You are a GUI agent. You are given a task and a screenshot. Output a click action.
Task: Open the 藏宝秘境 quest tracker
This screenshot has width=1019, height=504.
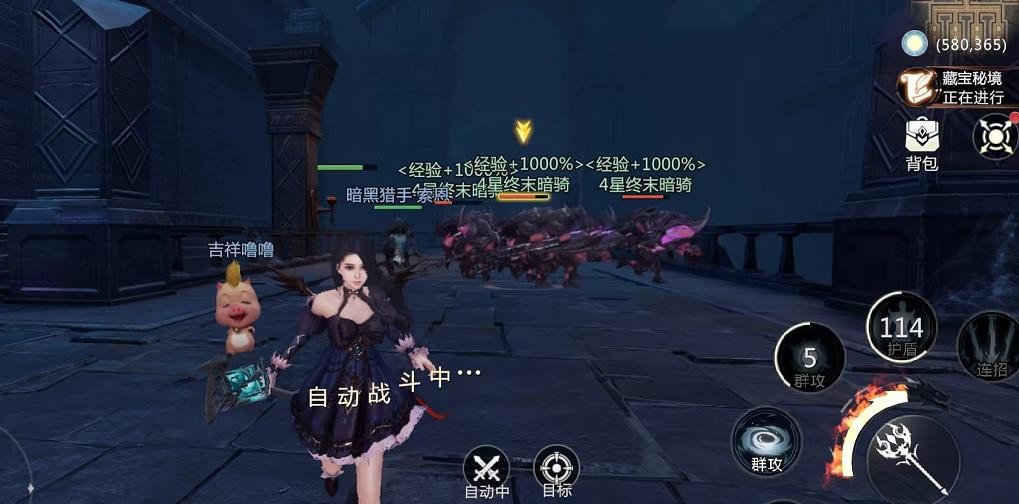pos(958,87)
